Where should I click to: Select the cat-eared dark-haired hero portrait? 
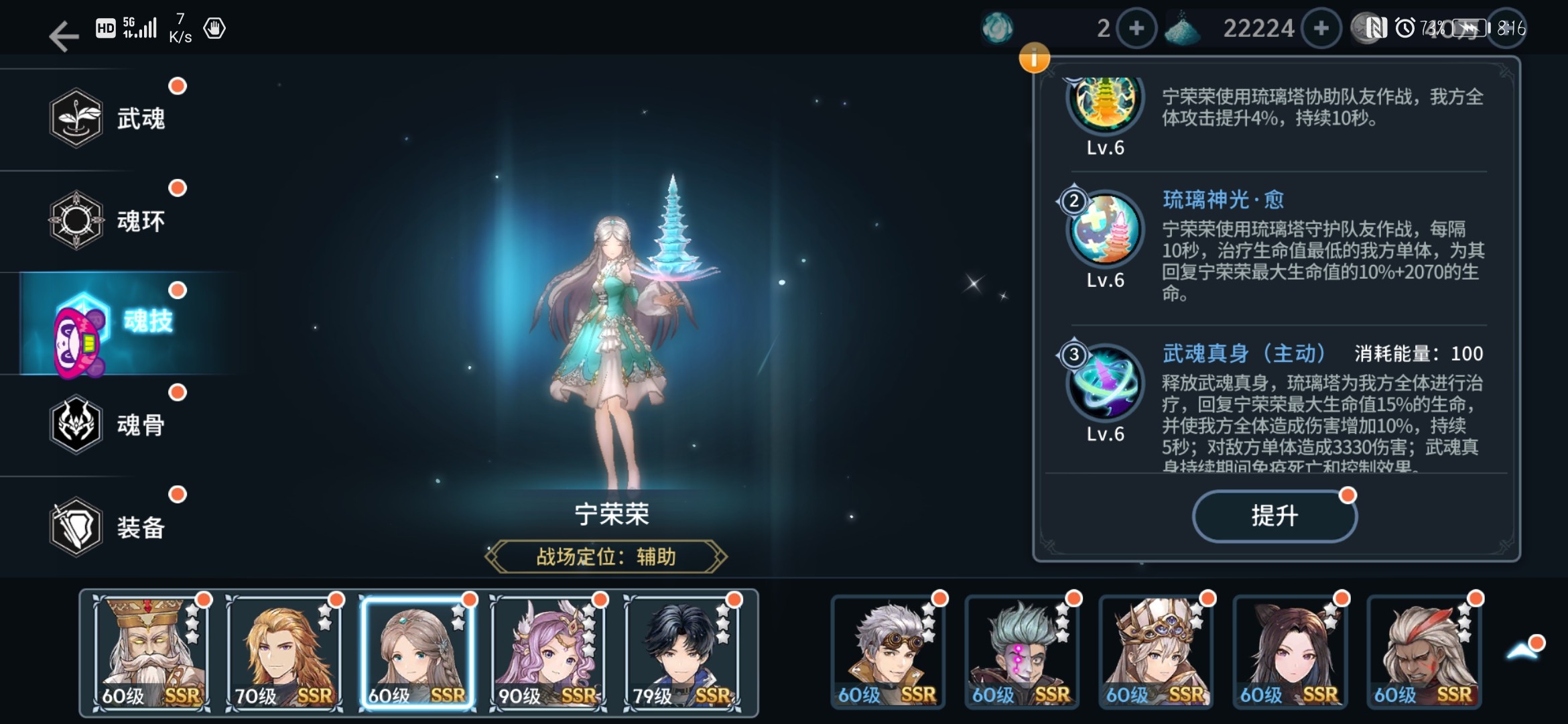point(1290,652)
